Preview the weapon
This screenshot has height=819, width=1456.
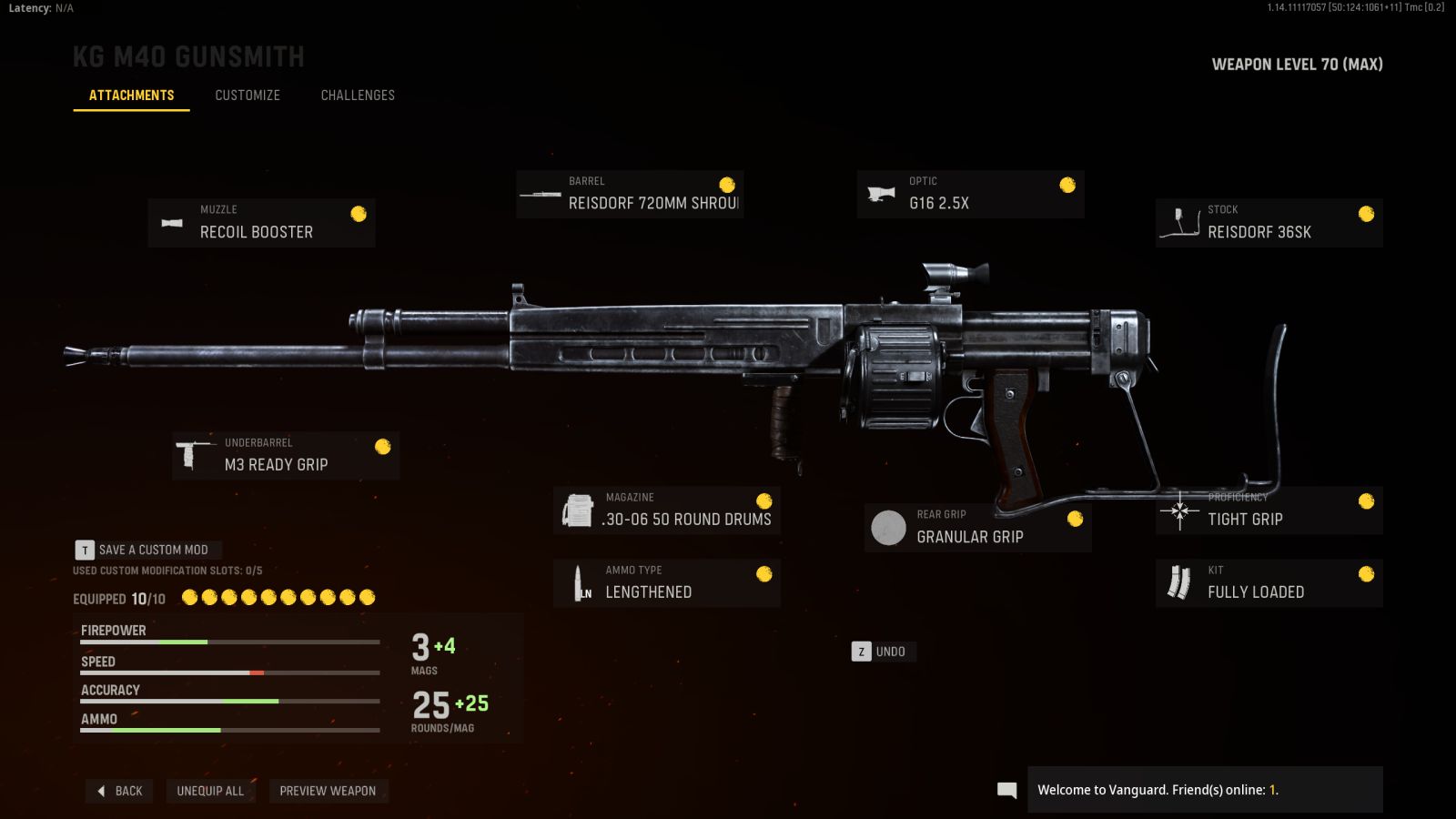click(328, 791)
